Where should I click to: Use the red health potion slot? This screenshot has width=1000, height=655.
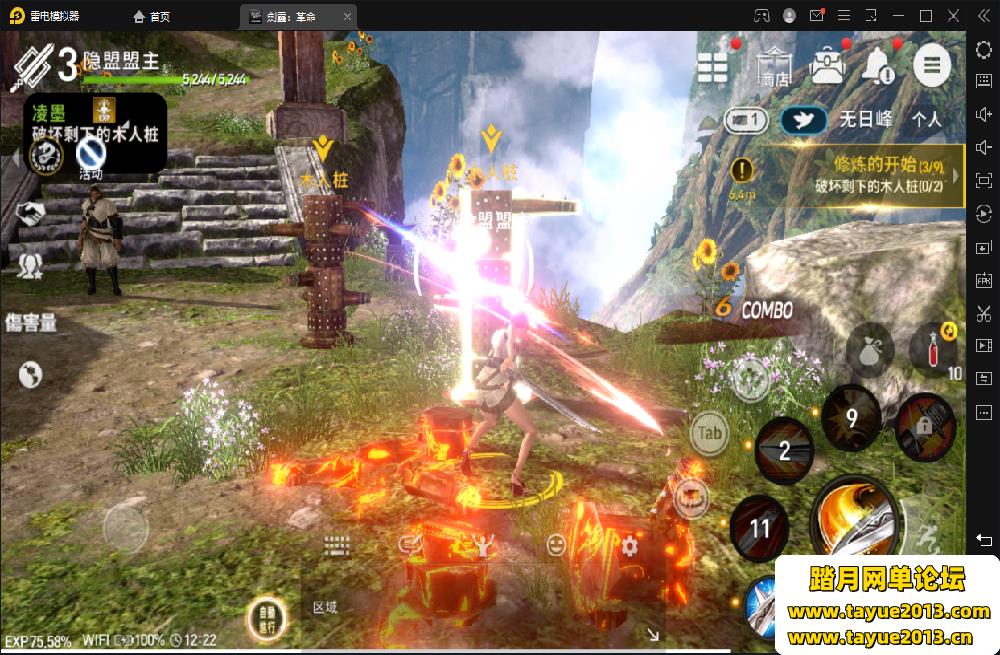click(934, 350)
